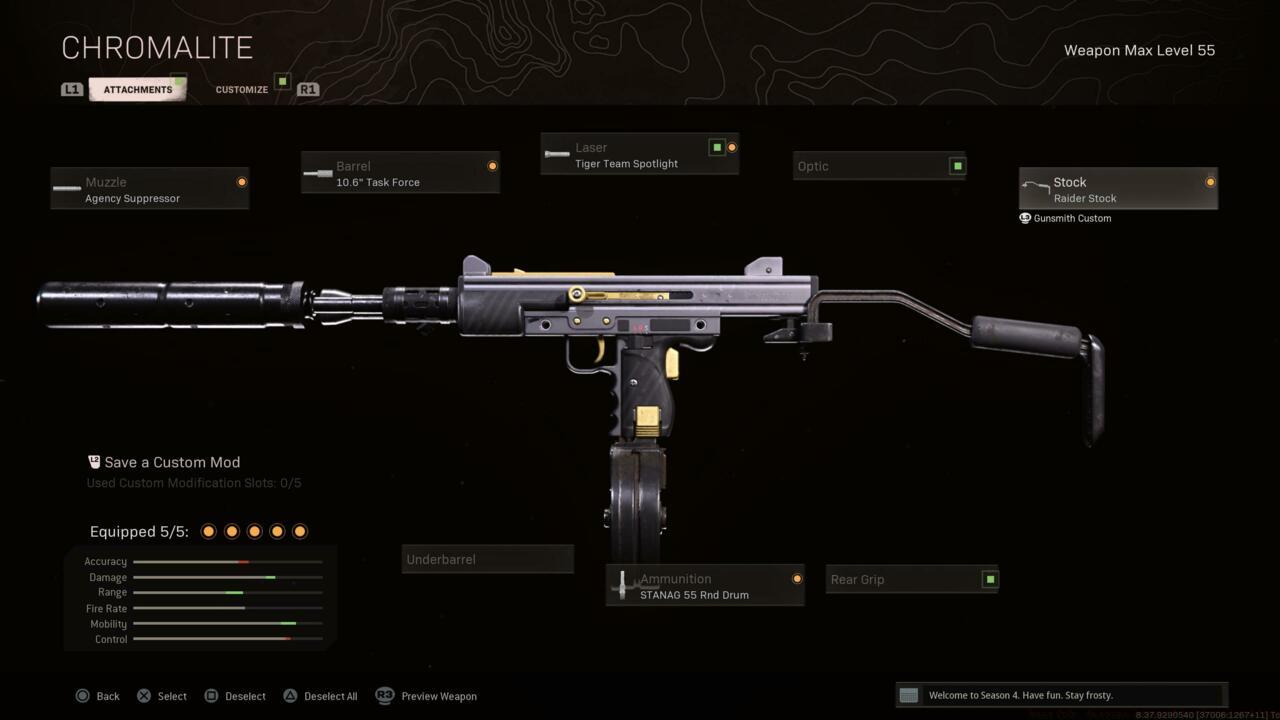Open the empty Optic attachment slot
1280x720 pixels.
click(x=879, y=166)
